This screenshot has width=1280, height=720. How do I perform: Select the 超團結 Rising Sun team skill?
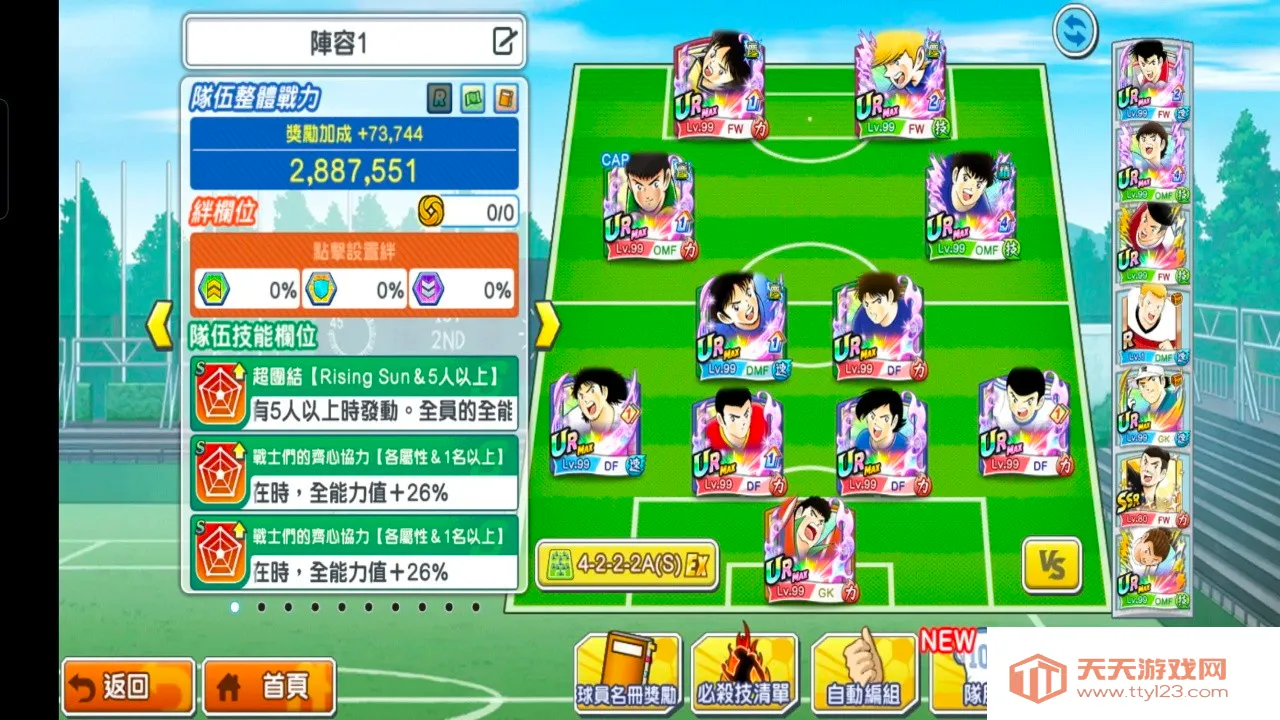tap(354, 394)
